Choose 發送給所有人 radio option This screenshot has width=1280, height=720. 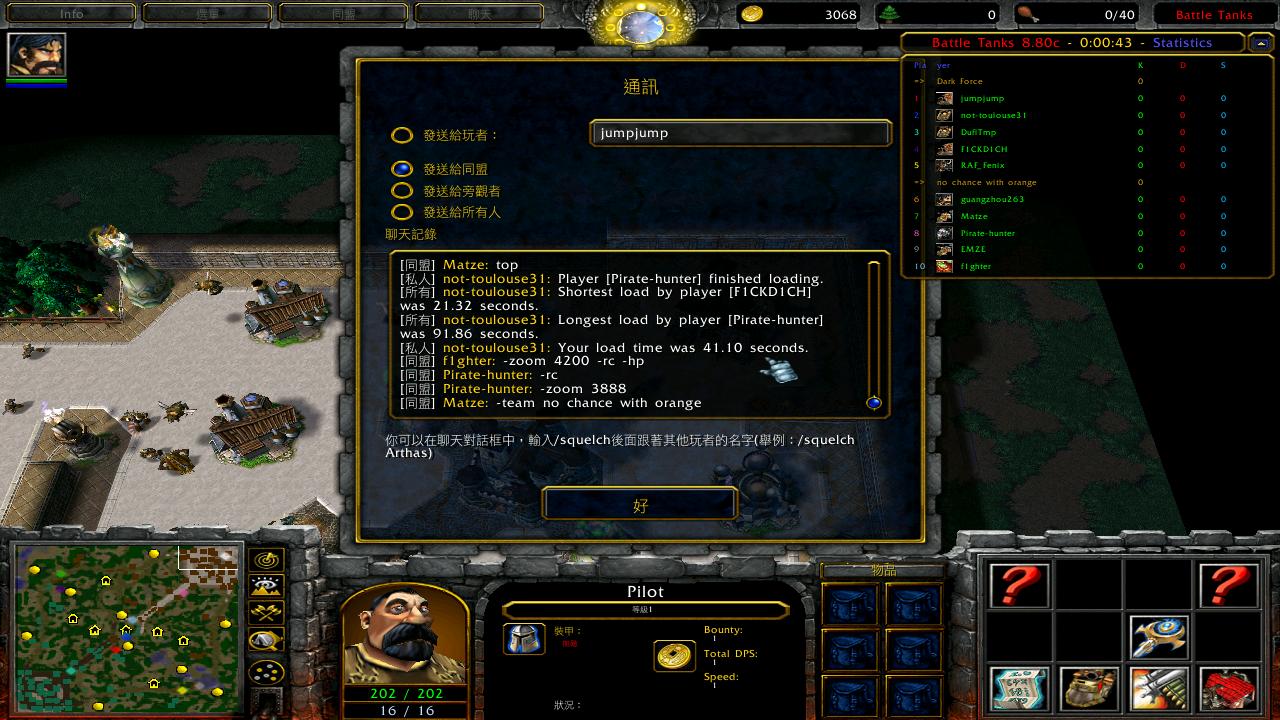point(402,212)
